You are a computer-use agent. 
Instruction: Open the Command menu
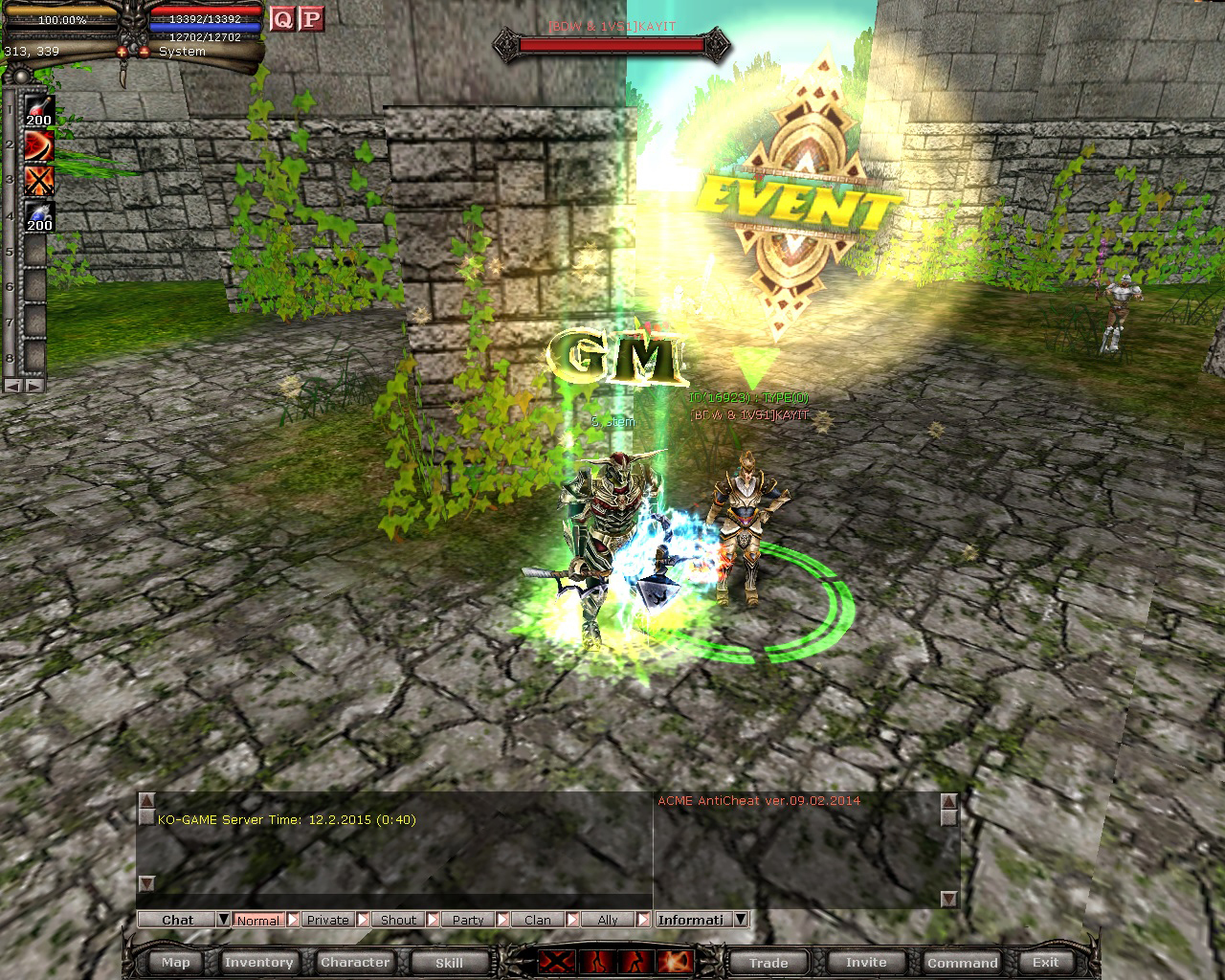[x=962, y=963]
